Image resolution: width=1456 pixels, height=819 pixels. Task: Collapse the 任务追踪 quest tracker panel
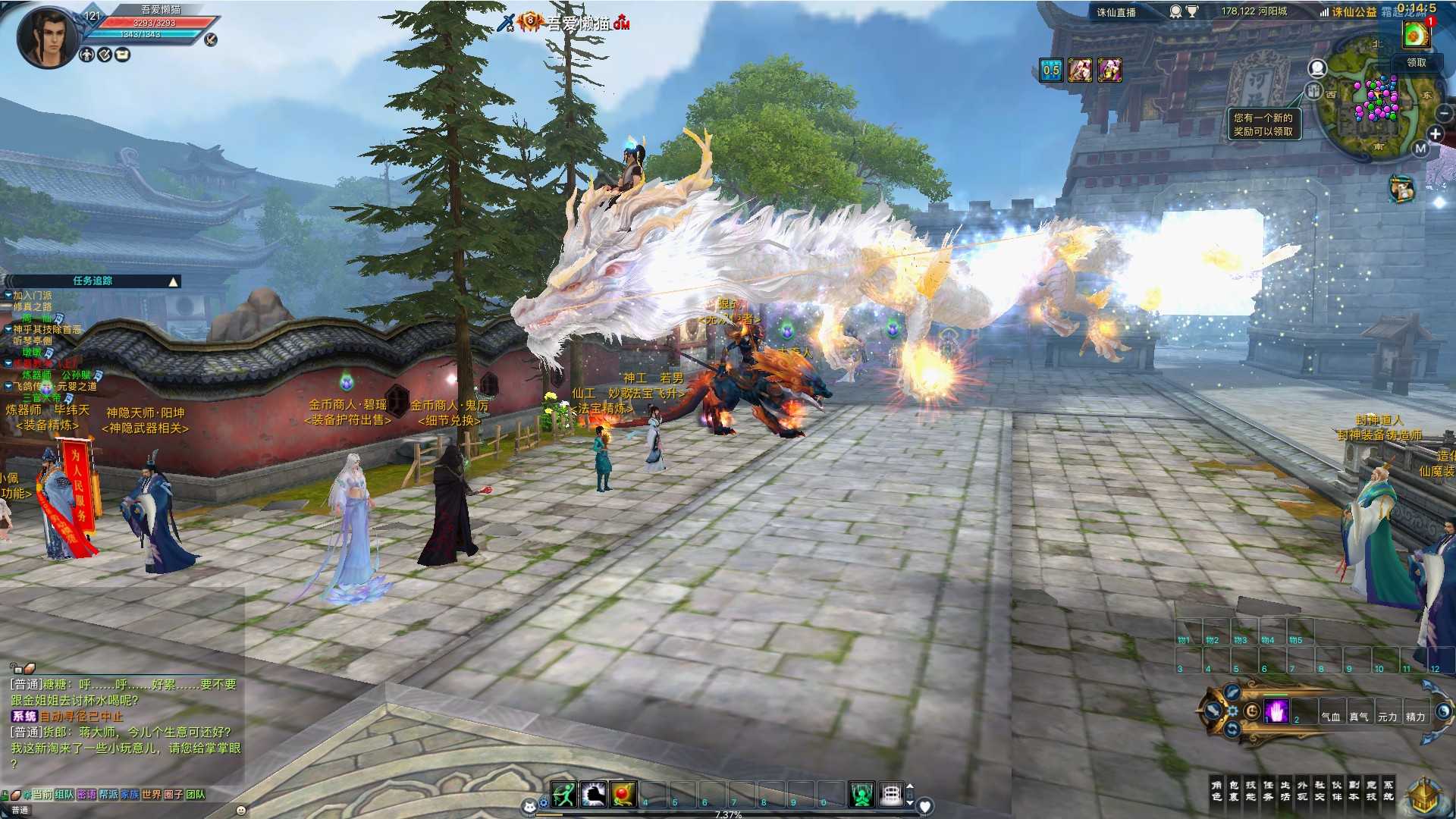174,281
